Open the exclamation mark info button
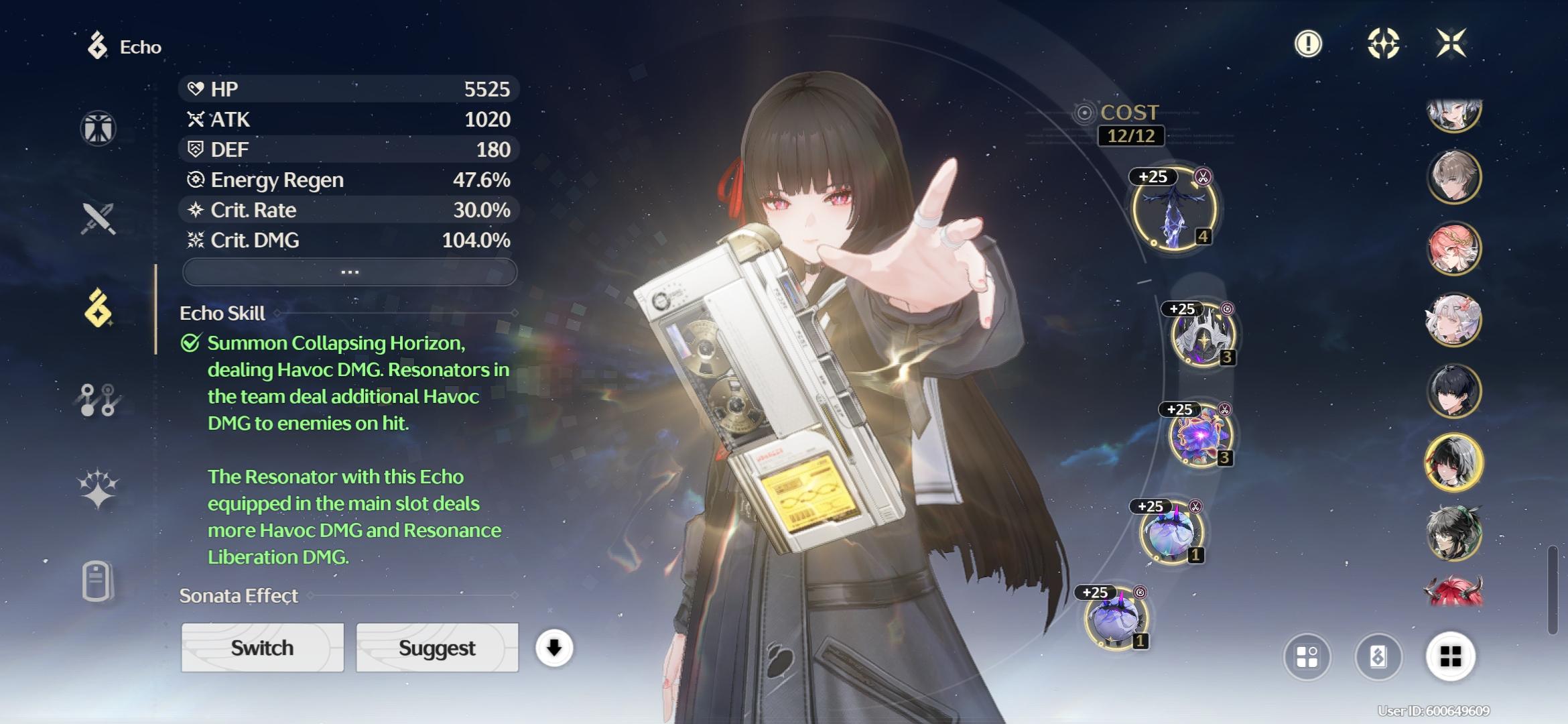The height and width of the screenshot is (724, 1568). [x=1307, y=44]
